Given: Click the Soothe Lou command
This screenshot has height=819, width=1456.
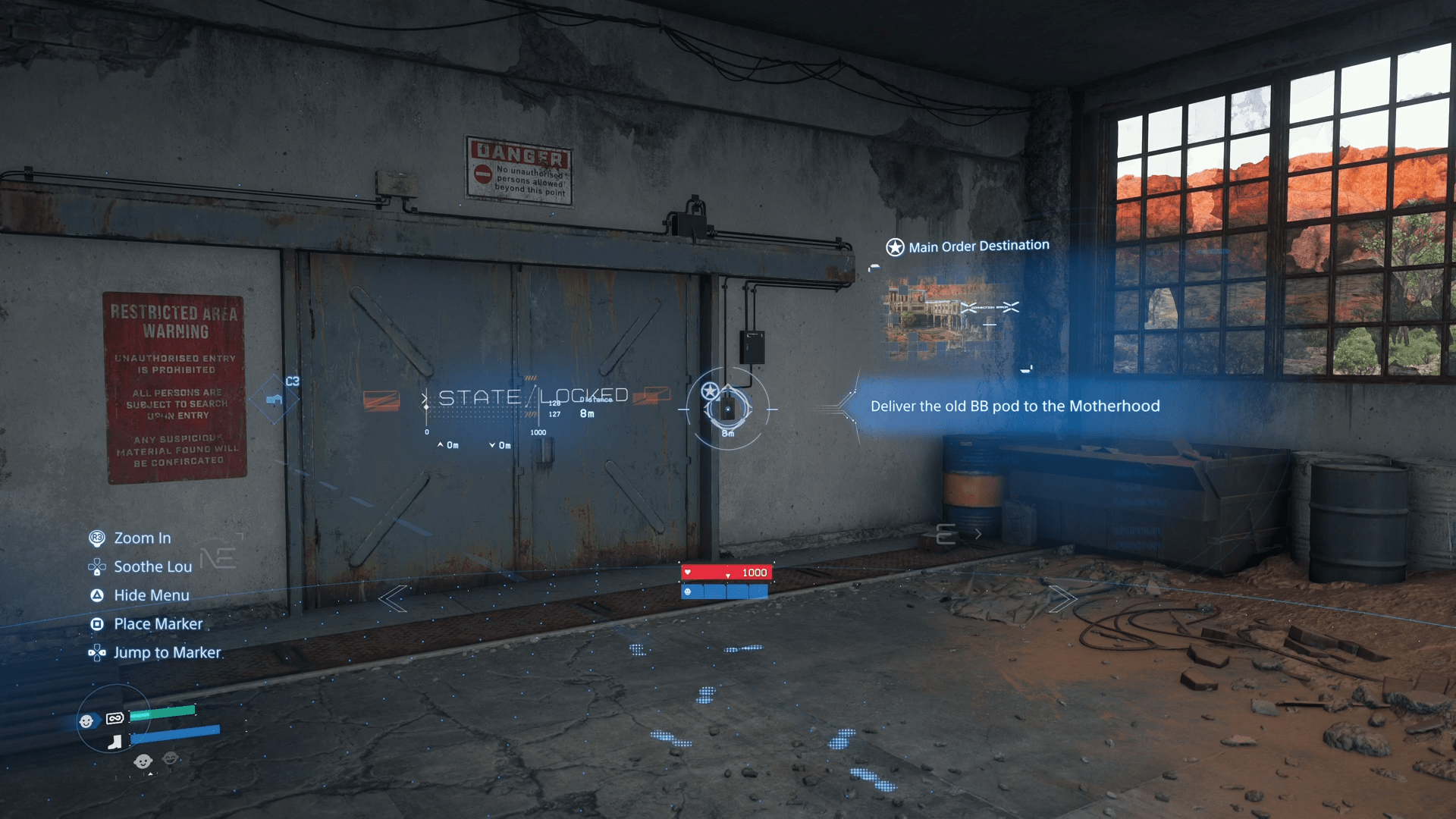Looking at the screenshot, I should tap(149, 566).
